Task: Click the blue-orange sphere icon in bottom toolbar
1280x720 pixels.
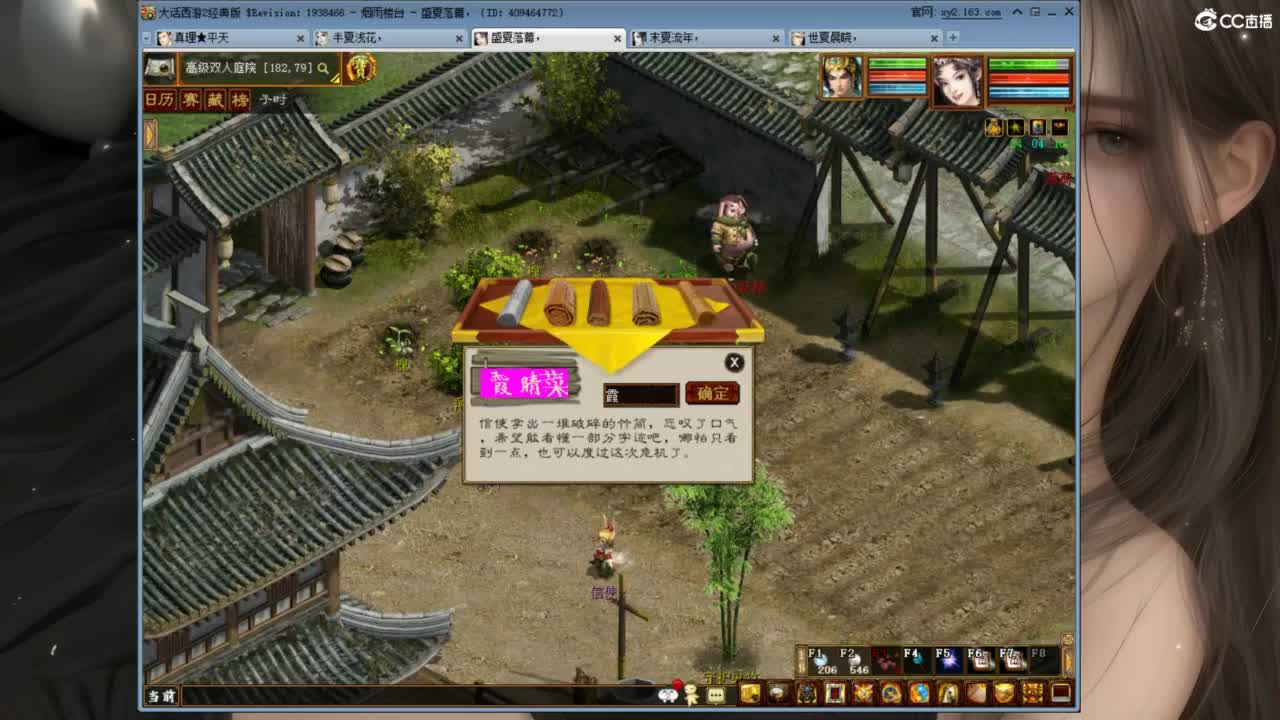Action: 918,694
